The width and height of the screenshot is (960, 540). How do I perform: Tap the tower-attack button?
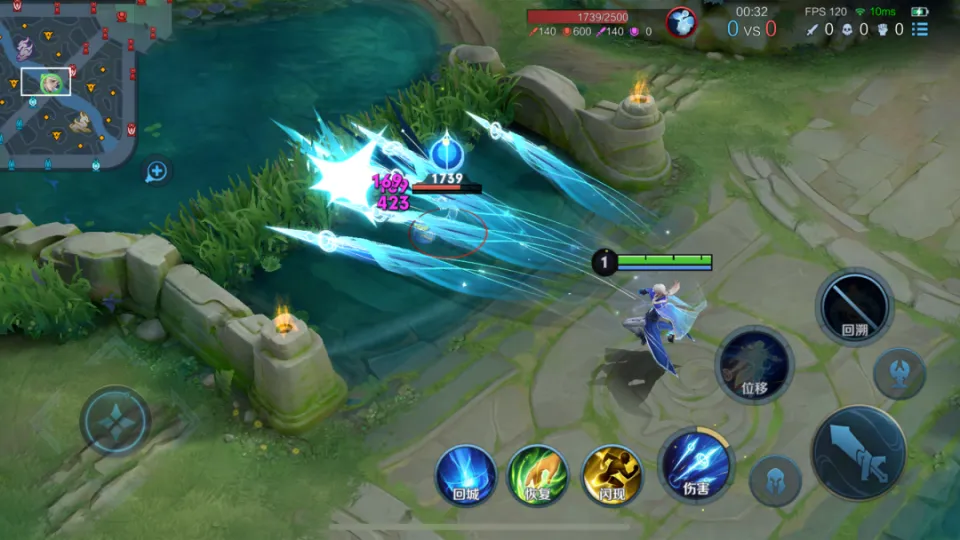(x=898, y=374)
